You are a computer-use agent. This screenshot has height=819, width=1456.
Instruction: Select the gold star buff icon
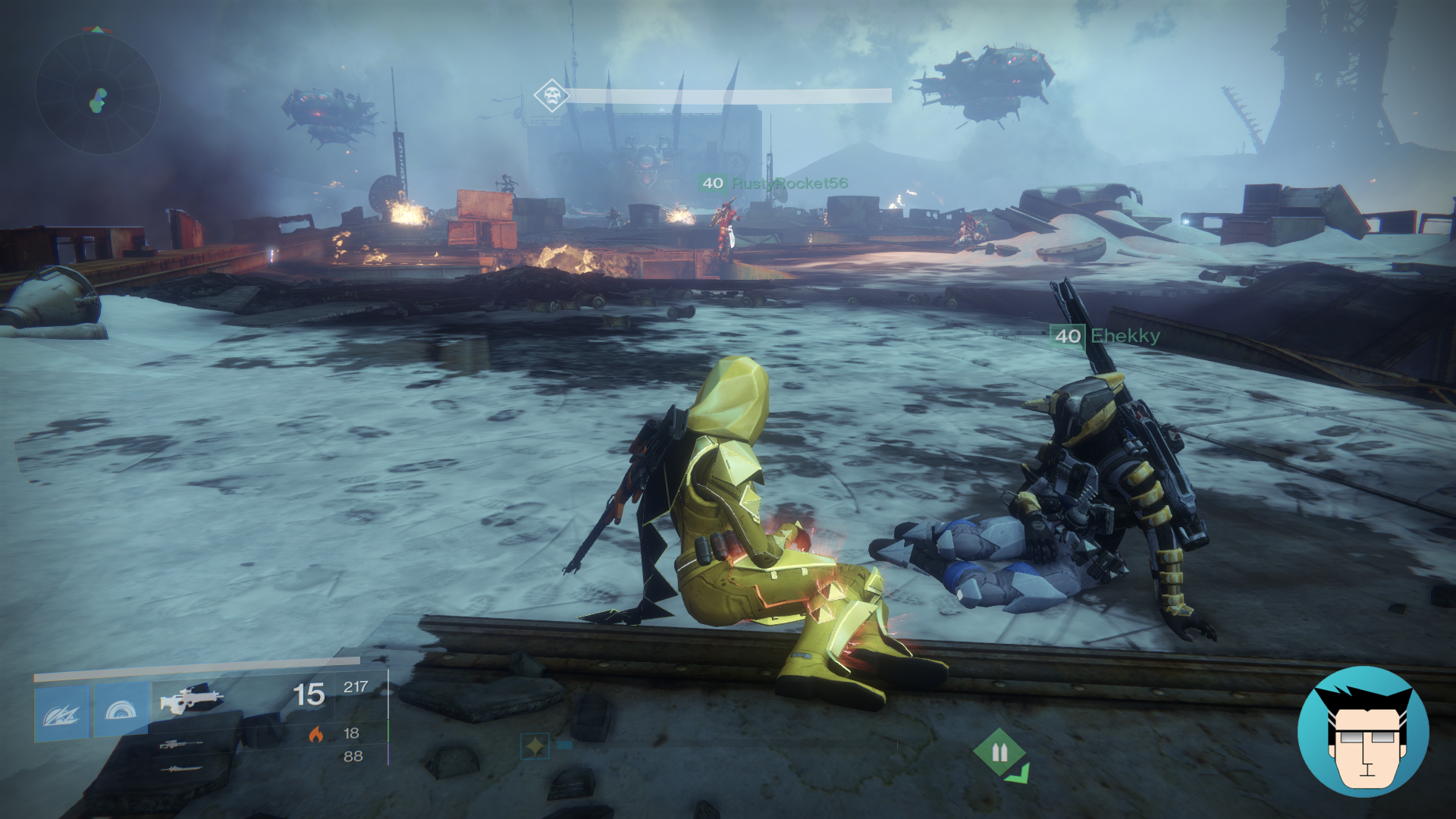coord(536,745)
